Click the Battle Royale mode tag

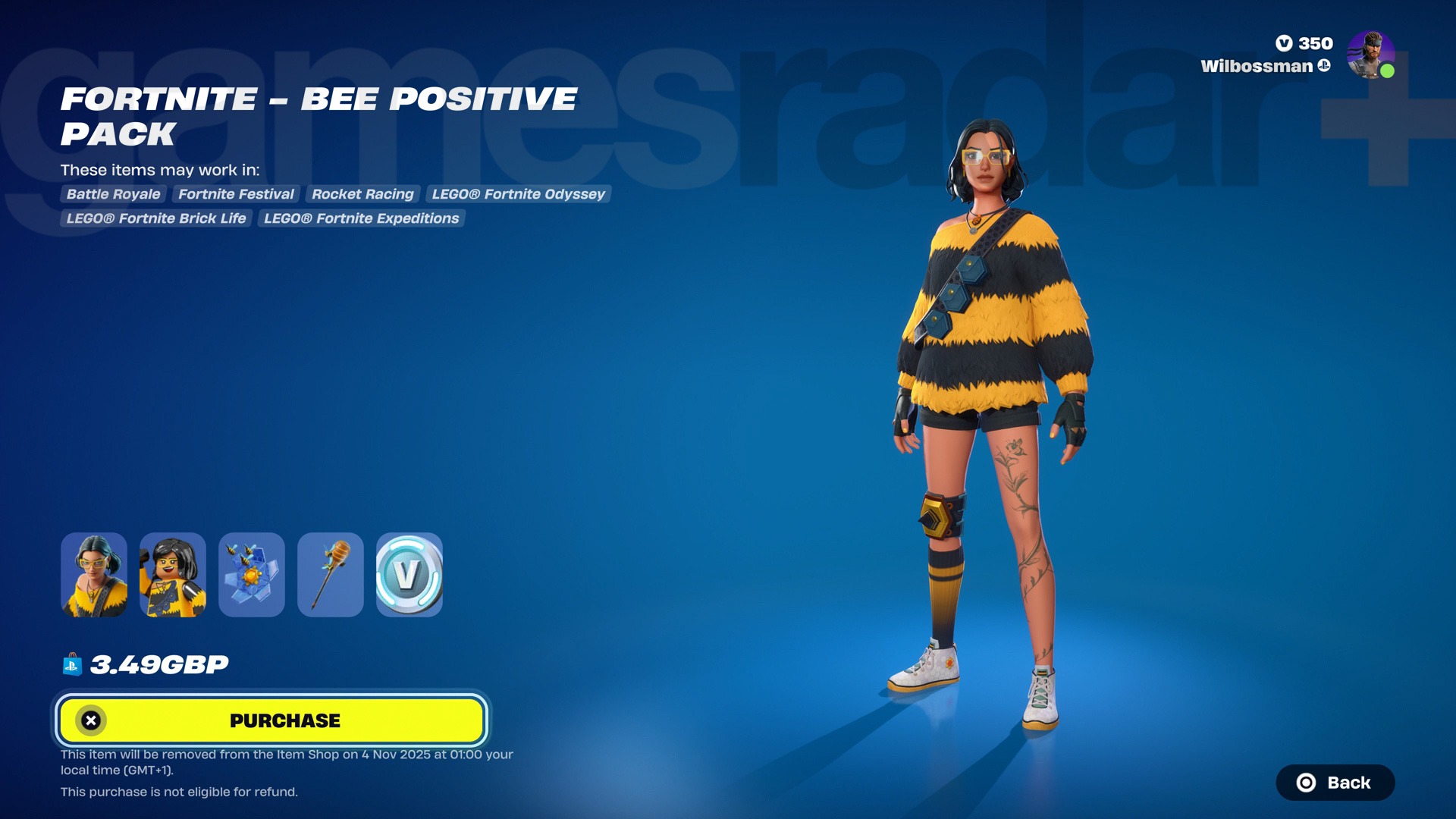pyautogui.click(x=114, y=194)
